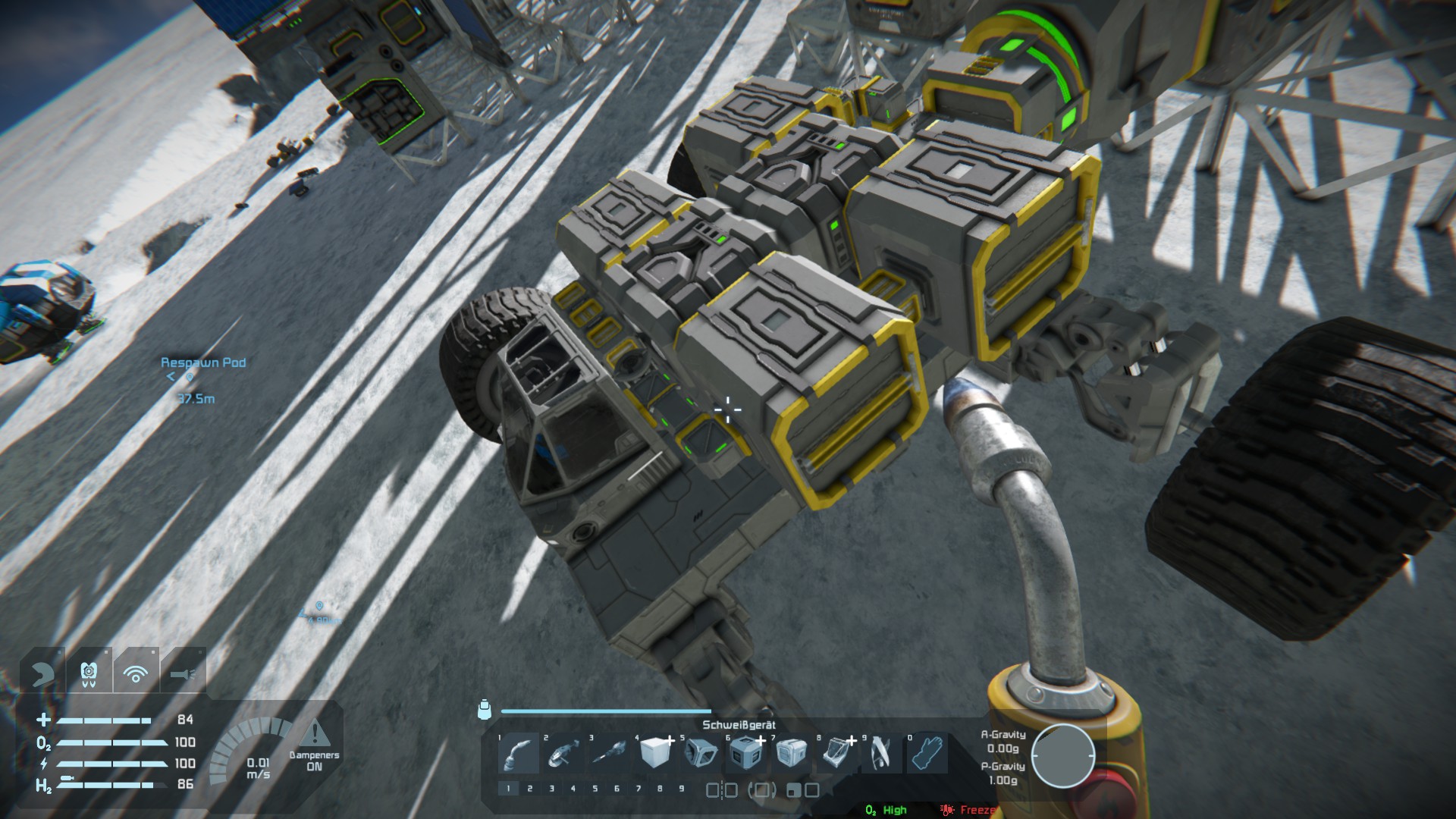Toggle the jetpack status icon

click(x=89, y=673)
